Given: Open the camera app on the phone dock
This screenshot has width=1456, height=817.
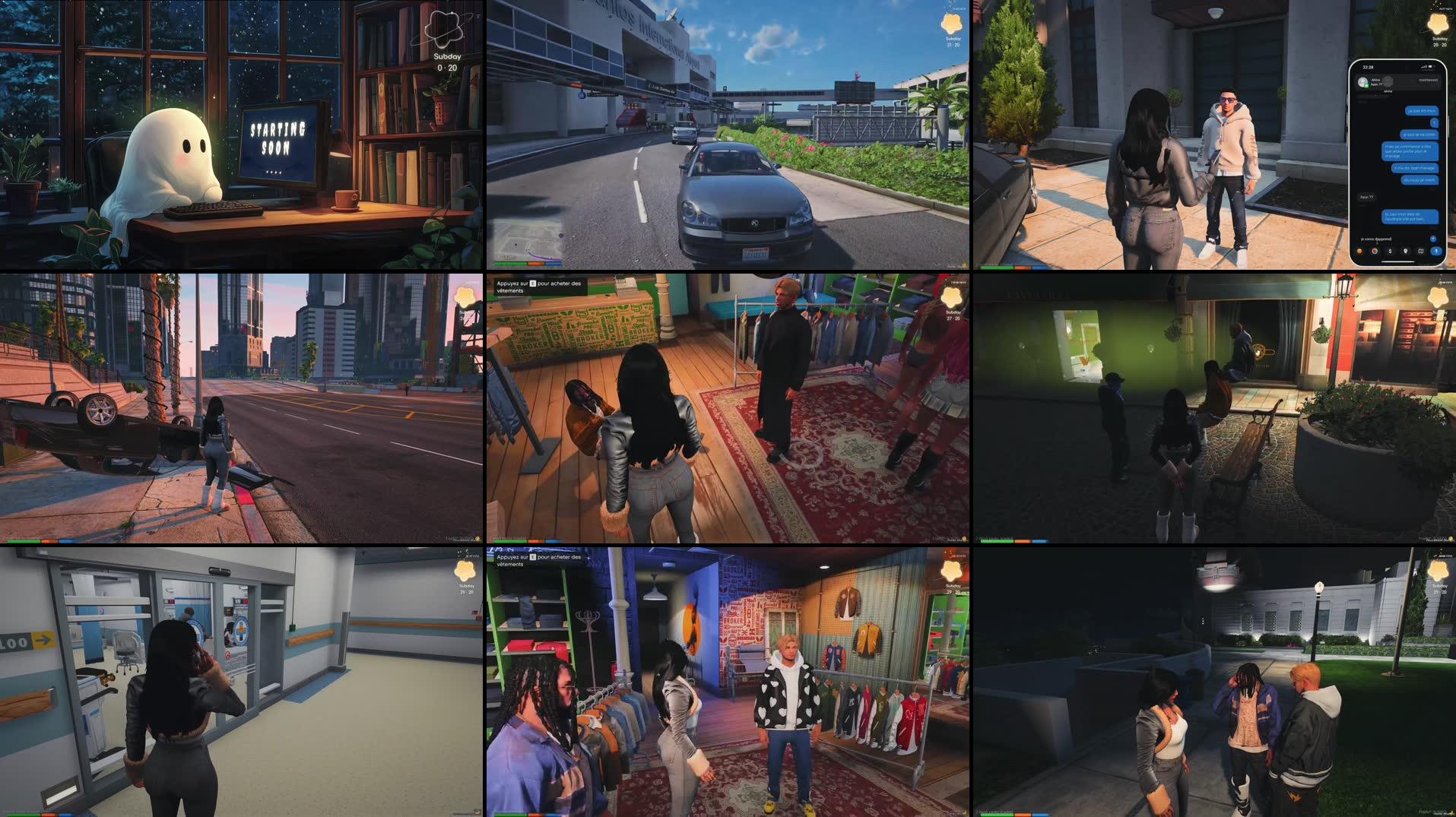Looking at the screenshot, I should click(x=1359, y=251).
